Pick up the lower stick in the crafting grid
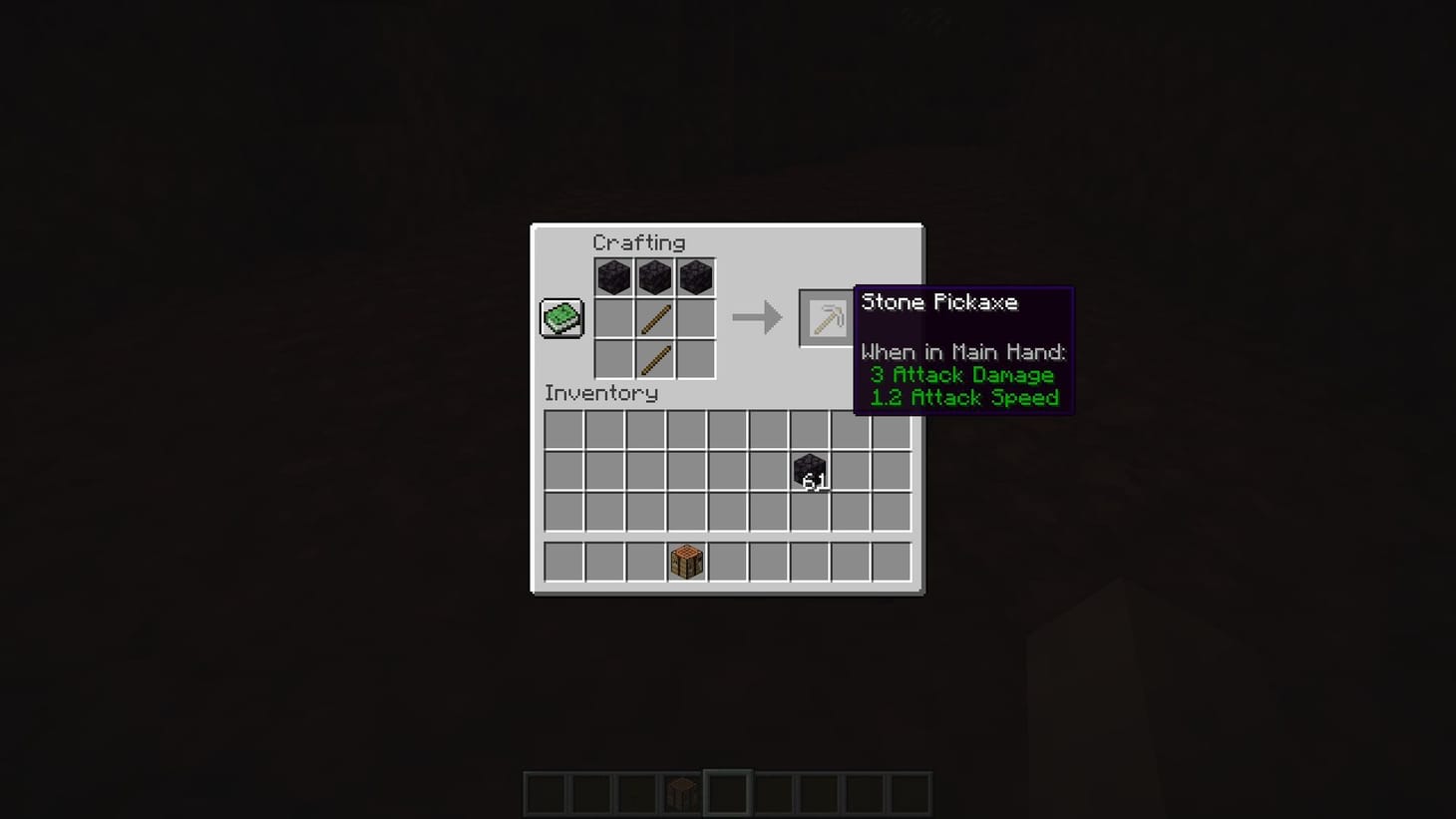The height and width of the screenshot is (819, 1456). click(x=654, y=359)
